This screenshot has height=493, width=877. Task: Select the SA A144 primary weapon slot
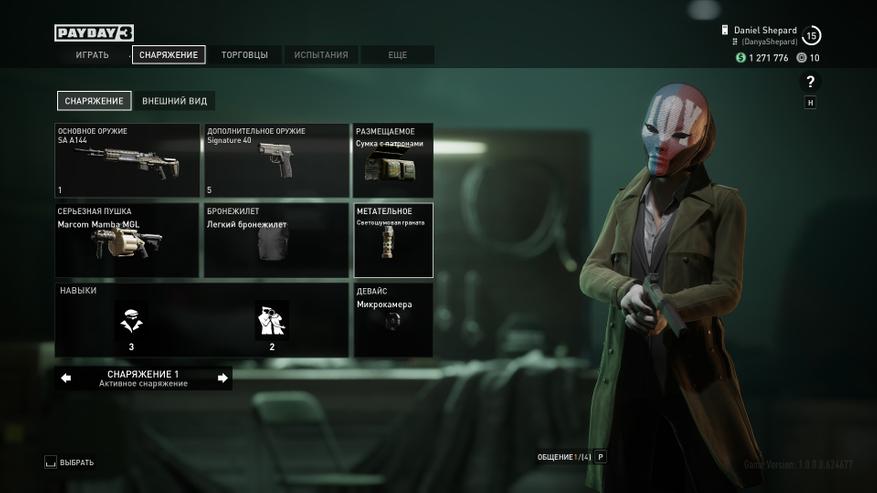[127, 160]
